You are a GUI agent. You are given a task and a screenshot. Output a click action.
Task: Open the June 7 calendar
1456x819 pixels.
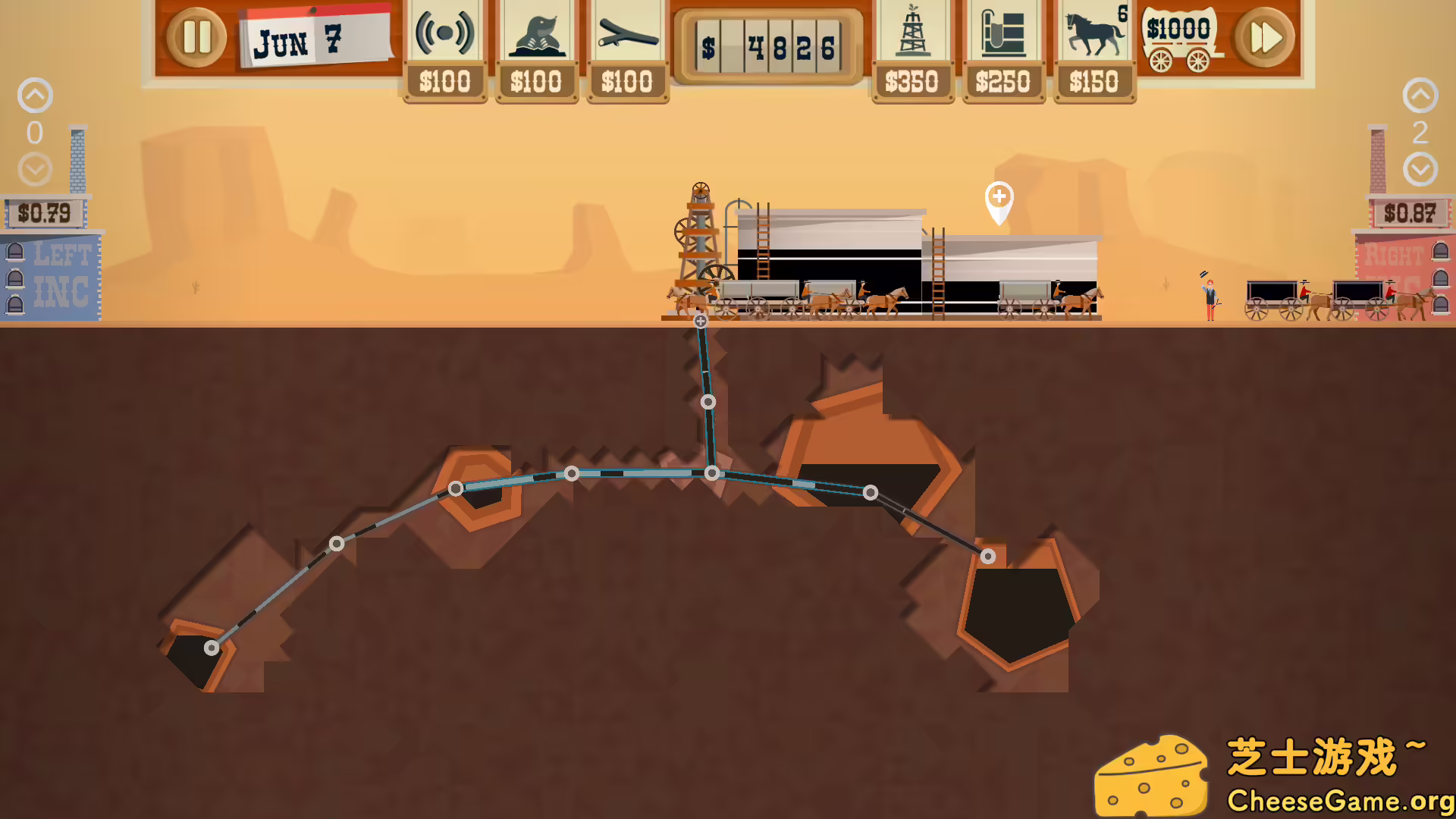tap(315, 39)
